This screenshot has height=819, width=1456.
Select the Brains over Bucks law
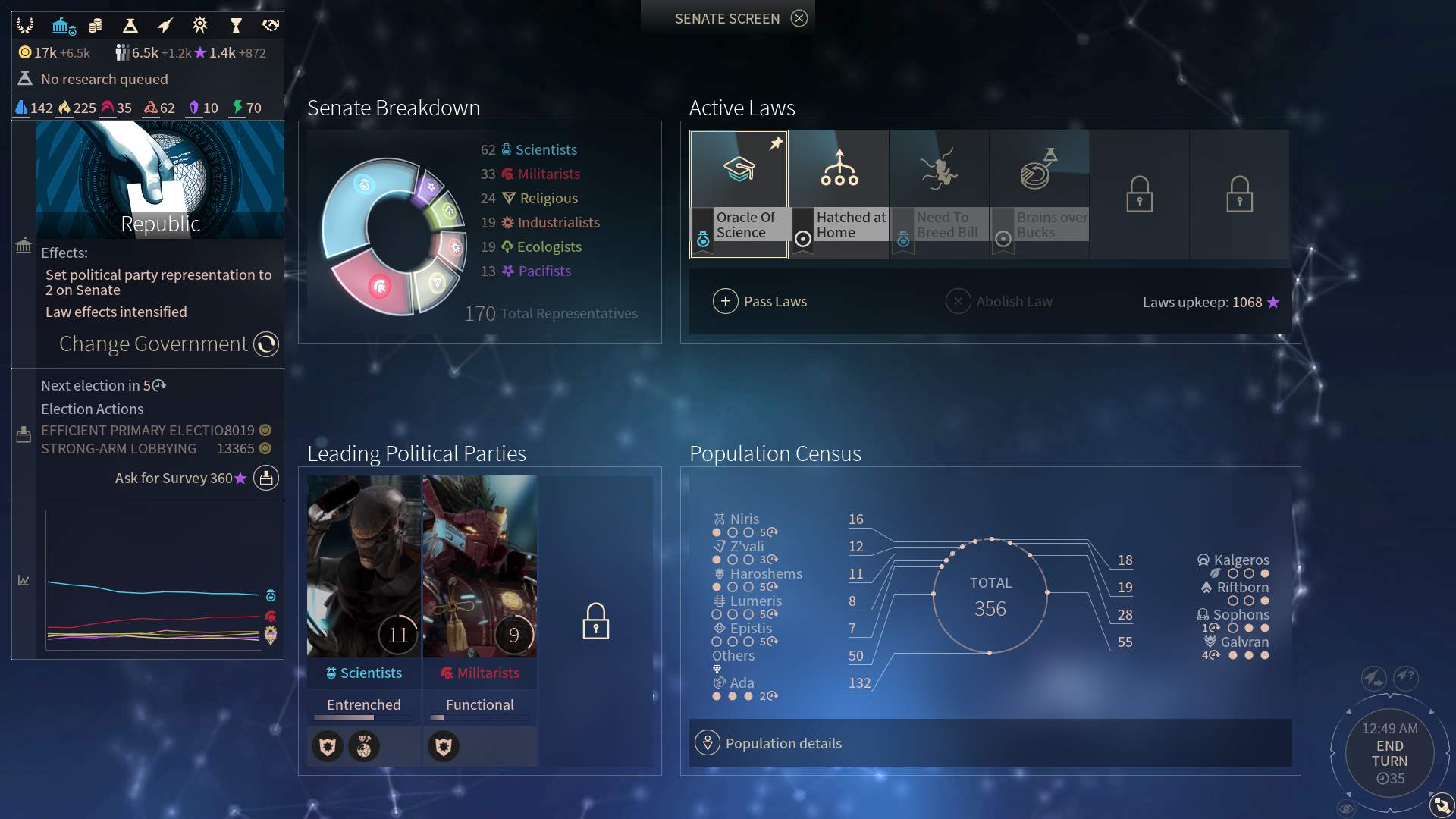[x=1039, y=194]
